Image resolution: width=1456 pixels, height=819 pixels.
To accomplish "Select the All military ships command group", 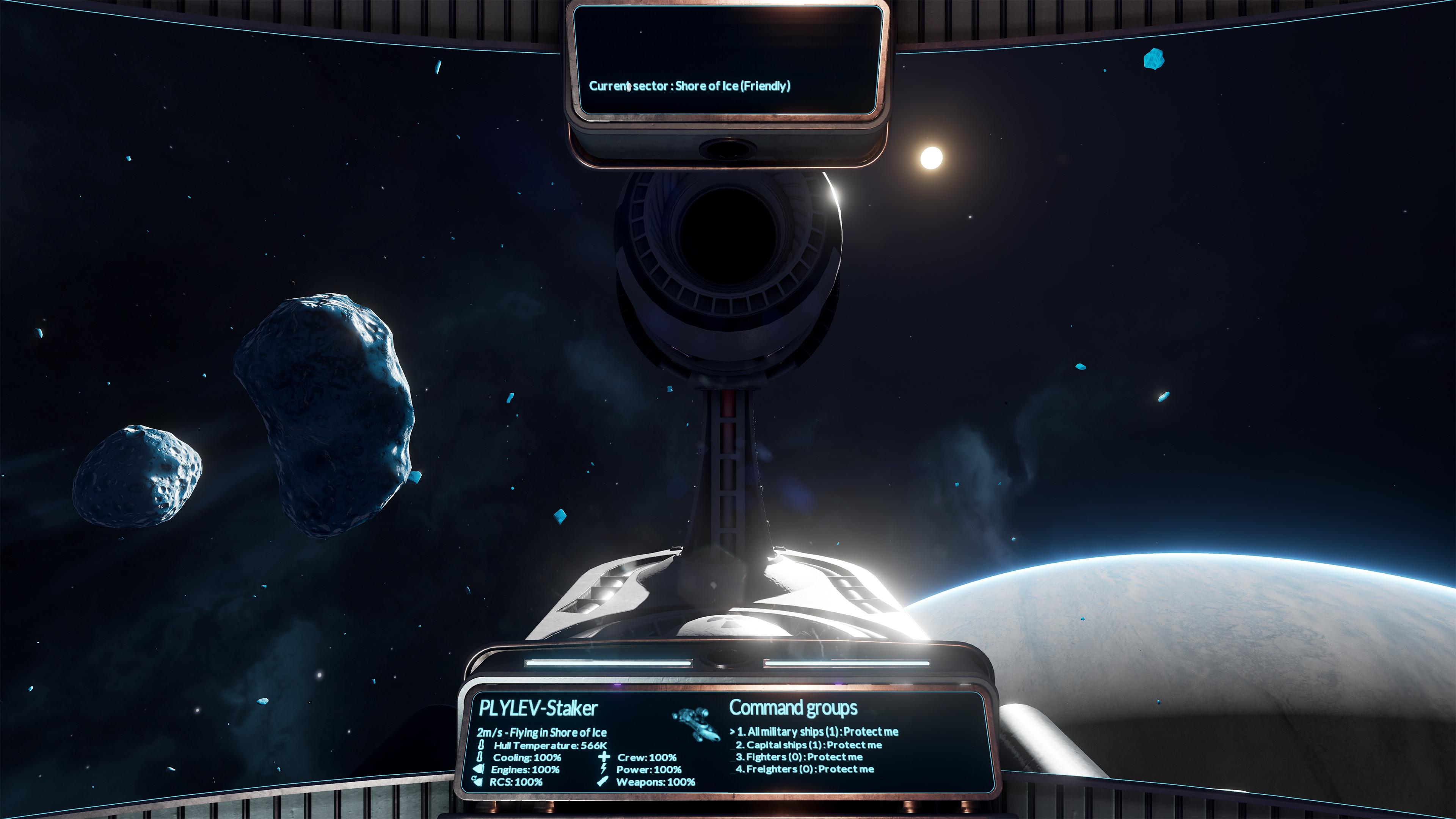I will (817, 731).
